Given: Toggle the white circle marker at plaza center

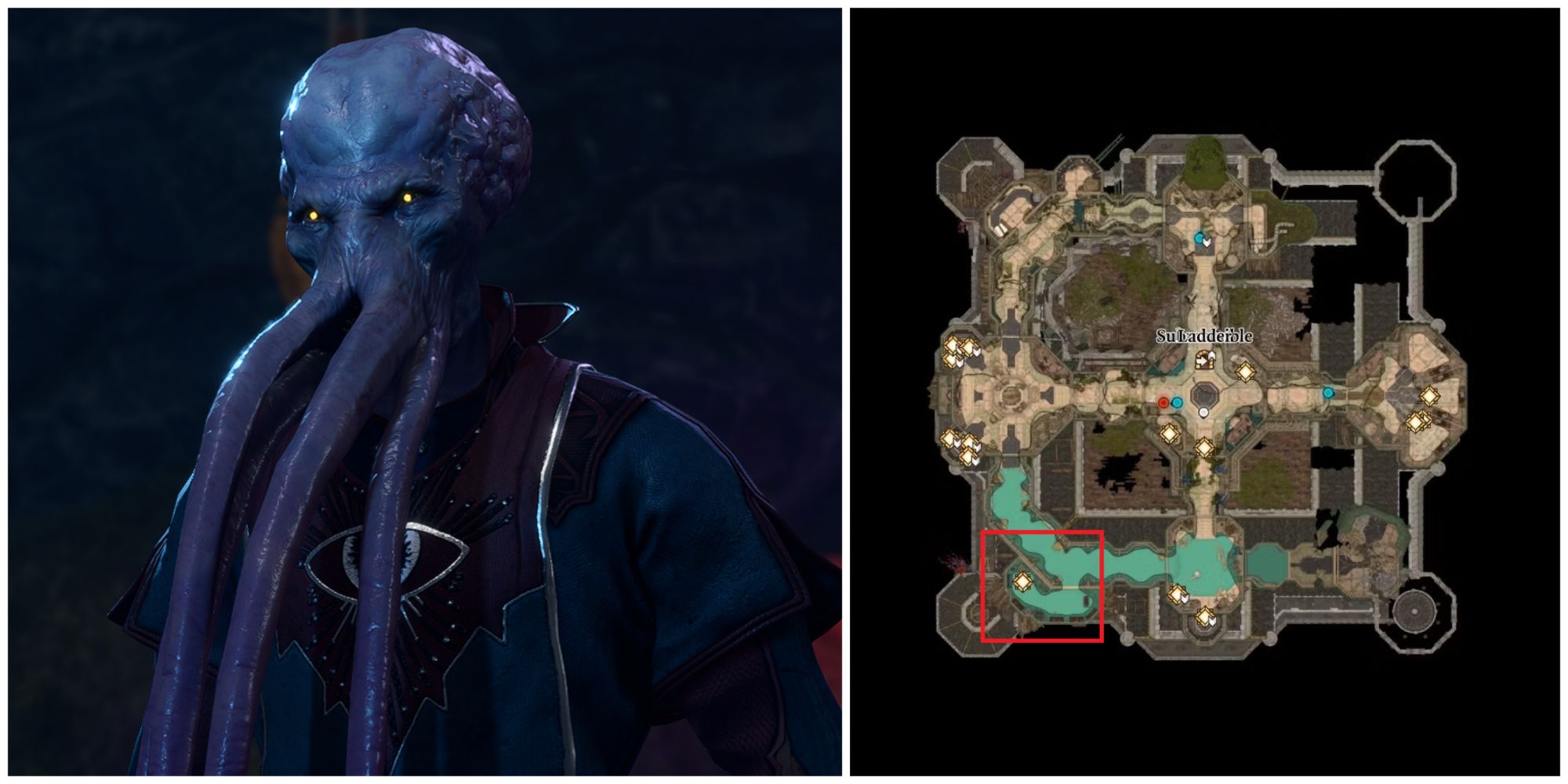Looking at the screenshot, I should pyautogui.click(x=1204, y=412).
